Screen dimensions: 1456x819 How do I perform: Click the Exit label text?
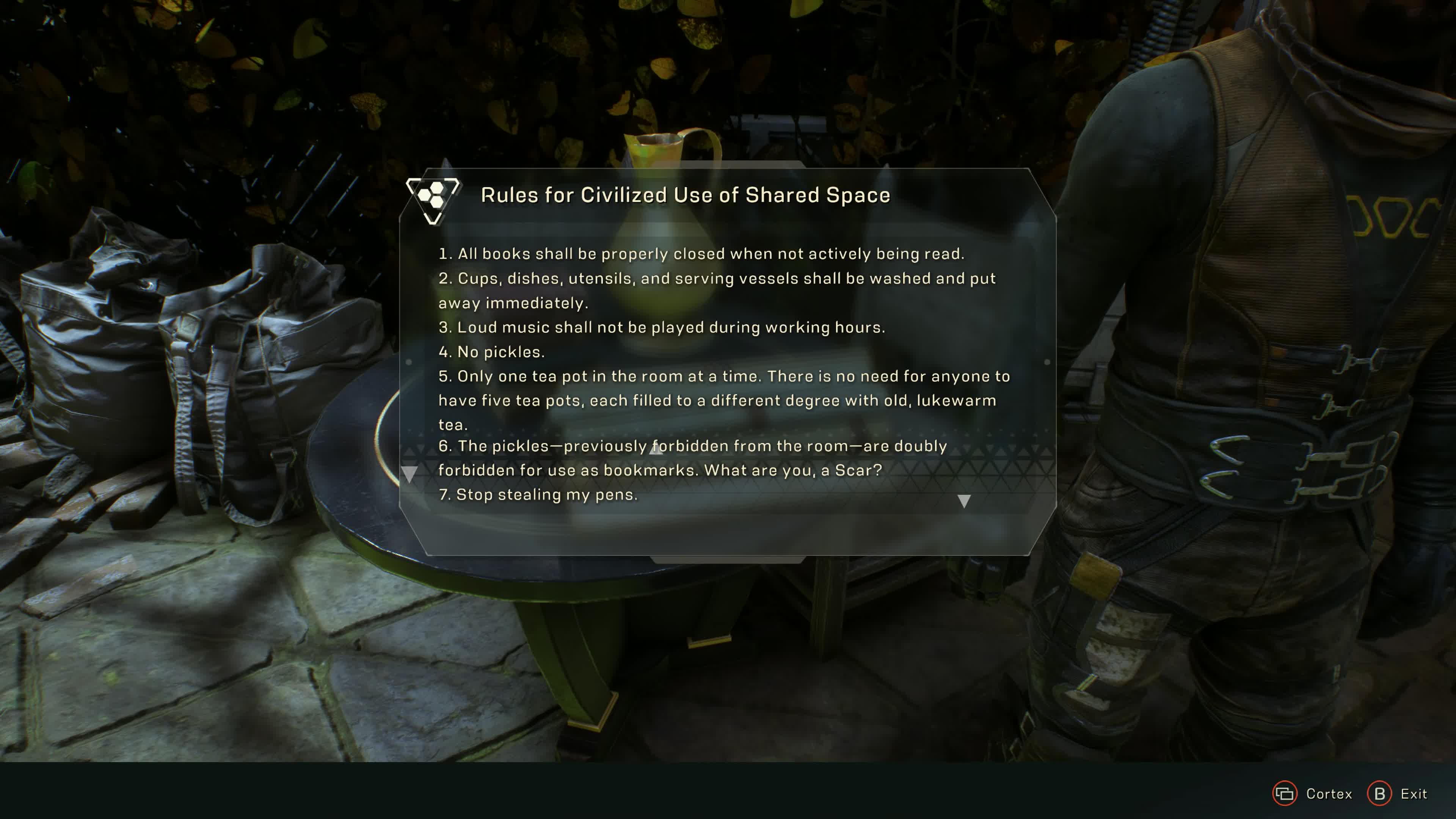pos(1416,794)
